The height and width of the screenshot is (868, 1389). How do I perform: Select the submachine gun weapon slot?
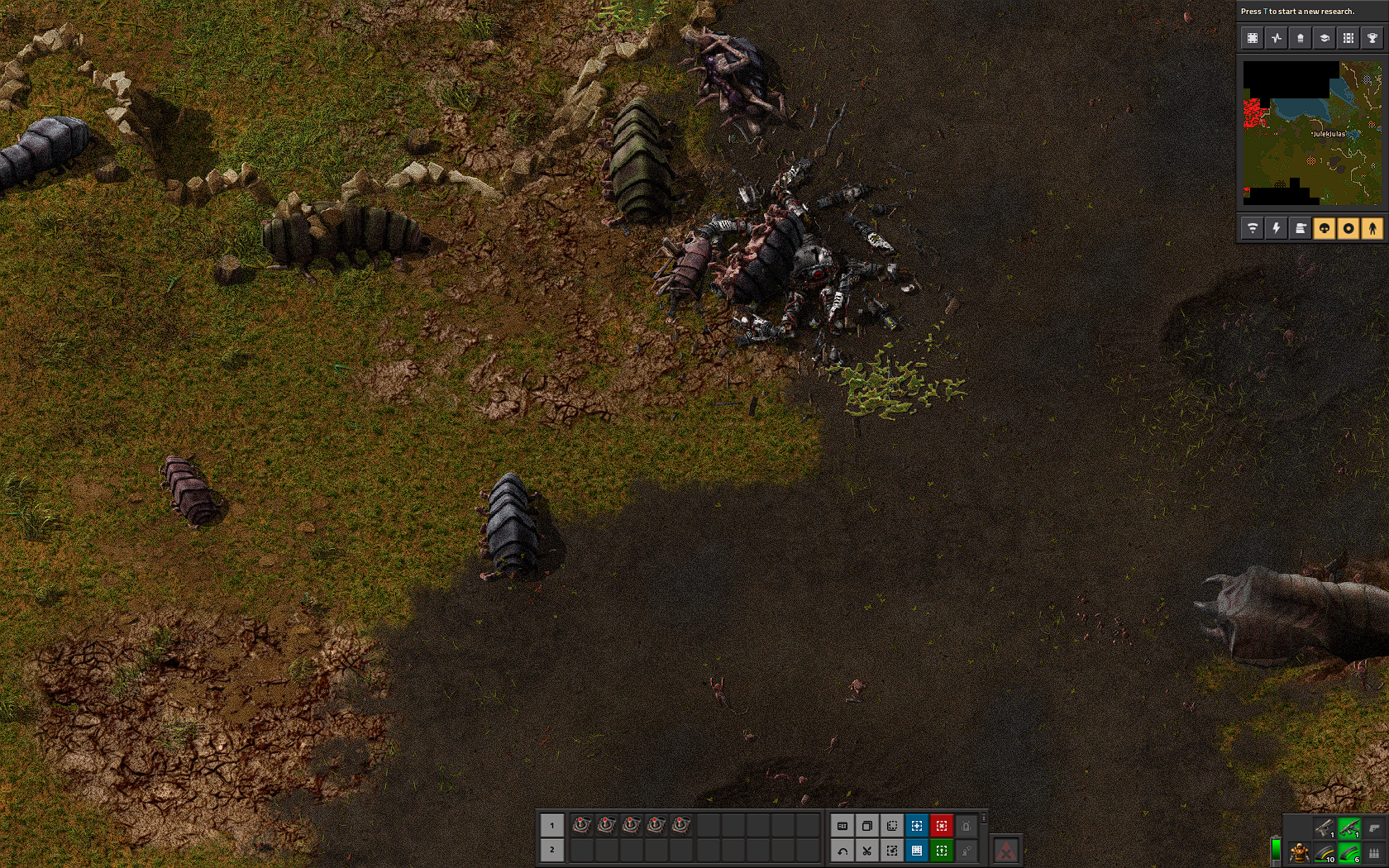pyautogui.click(x=1349, y=827)
